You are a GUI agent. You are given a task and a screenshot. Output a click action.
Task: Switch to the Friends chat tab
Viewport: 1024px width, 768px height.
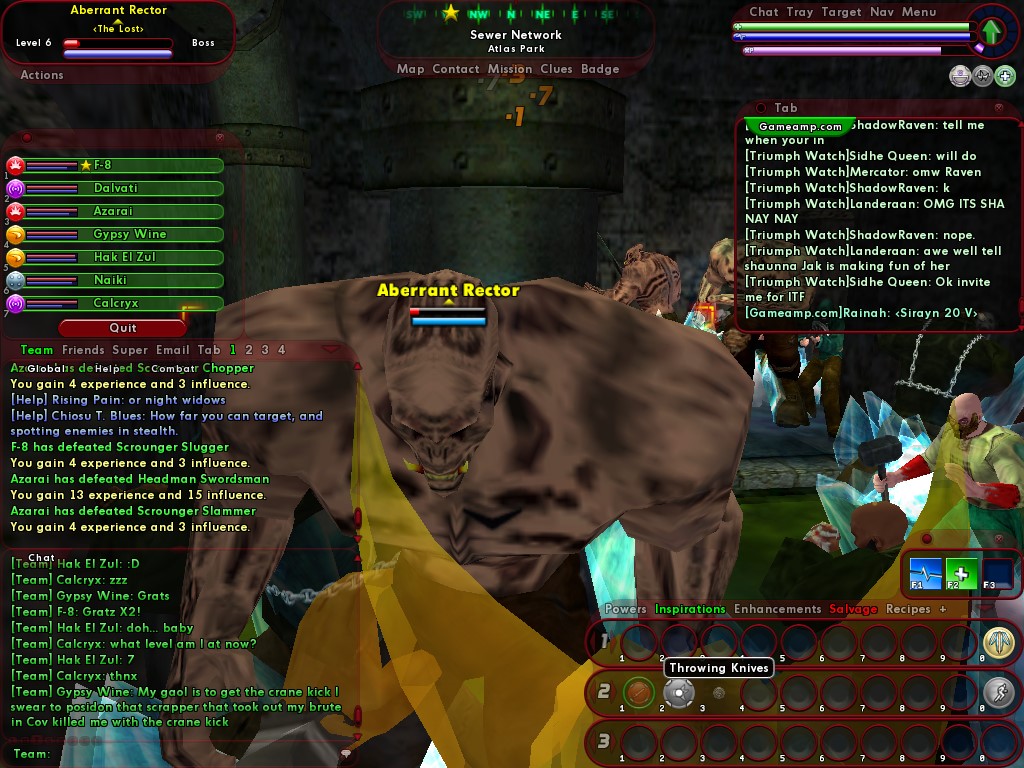pyautogui.click(x=83, y=350)
